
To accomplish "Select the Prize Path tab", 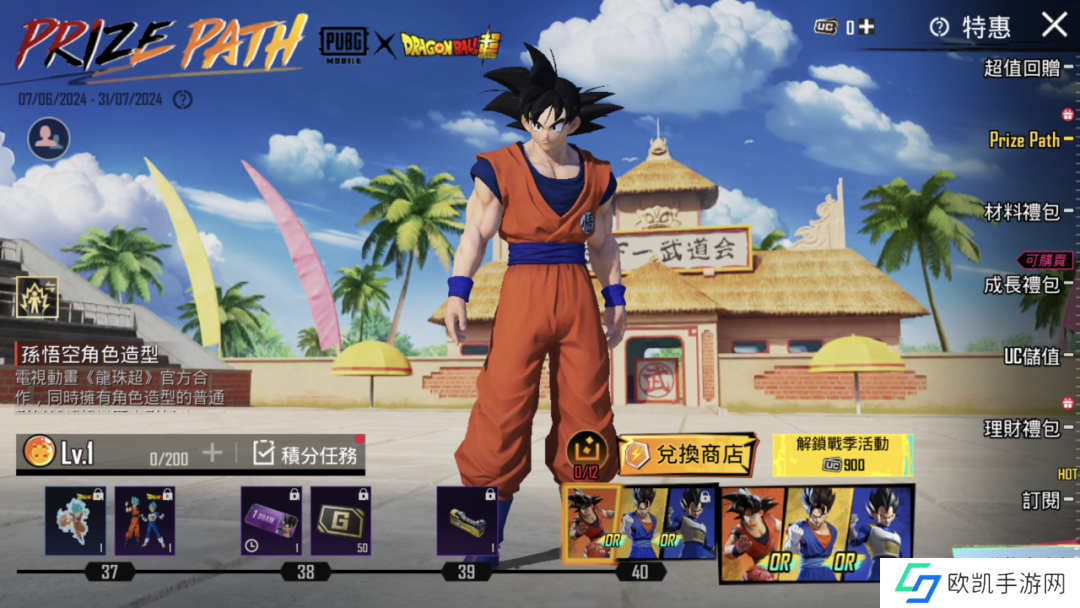I will (x=1024, y=140).
